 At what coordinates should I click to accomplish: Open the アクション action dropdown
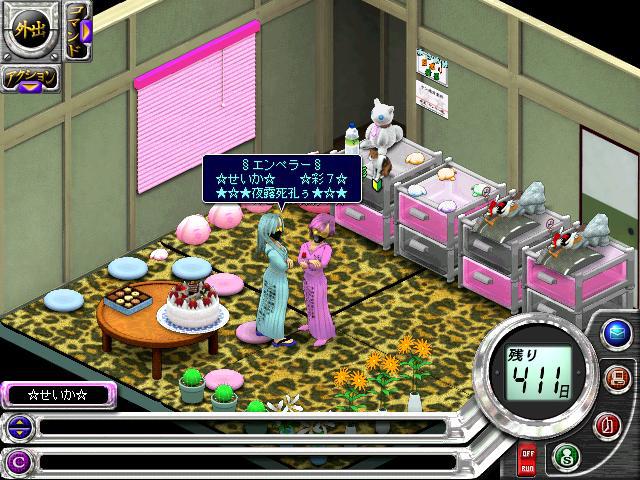[x=29, y=79]
